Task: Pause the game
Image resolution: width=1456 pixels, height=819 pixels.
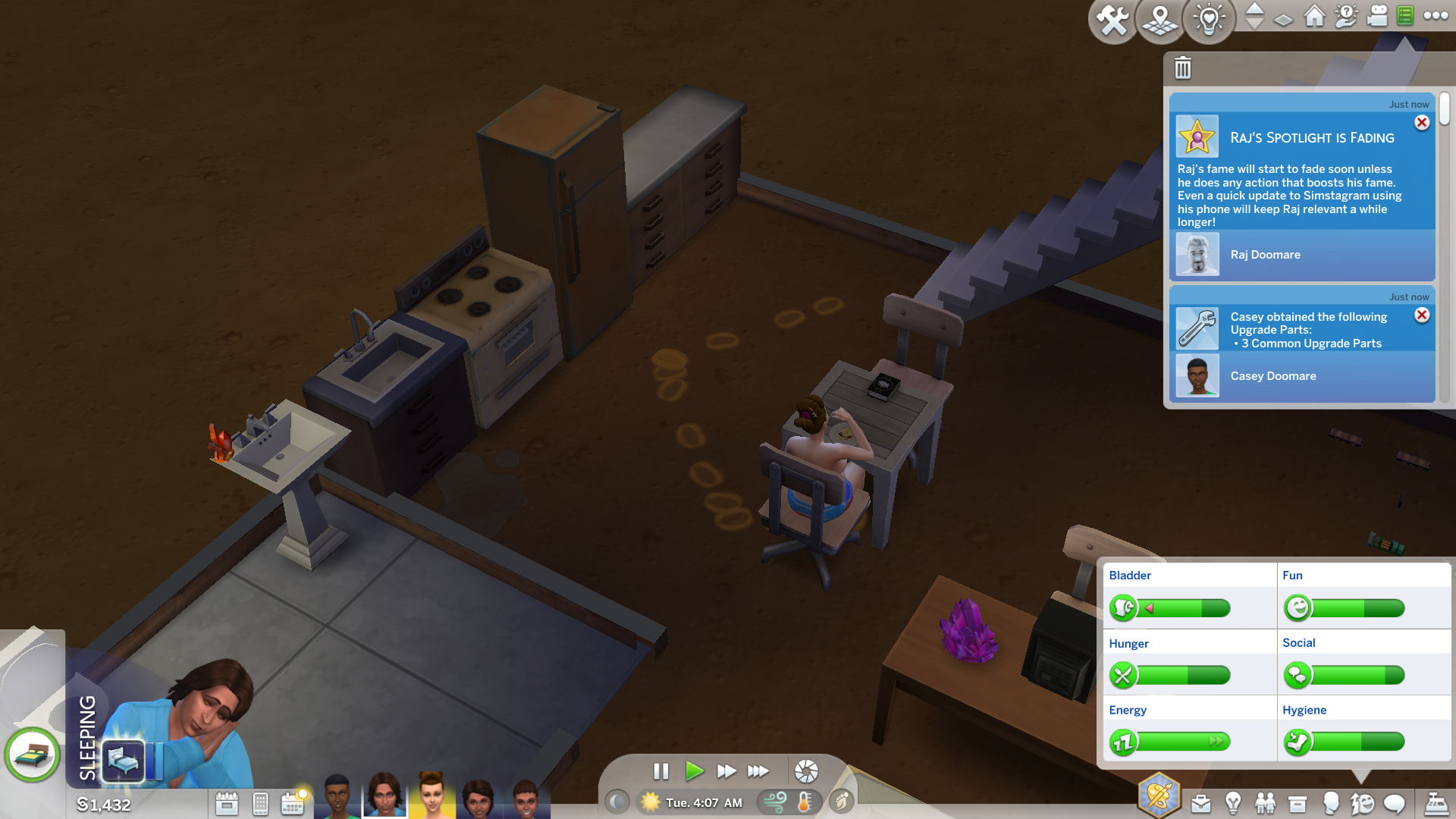Action: pyautogui.click(x=661, y=771)
